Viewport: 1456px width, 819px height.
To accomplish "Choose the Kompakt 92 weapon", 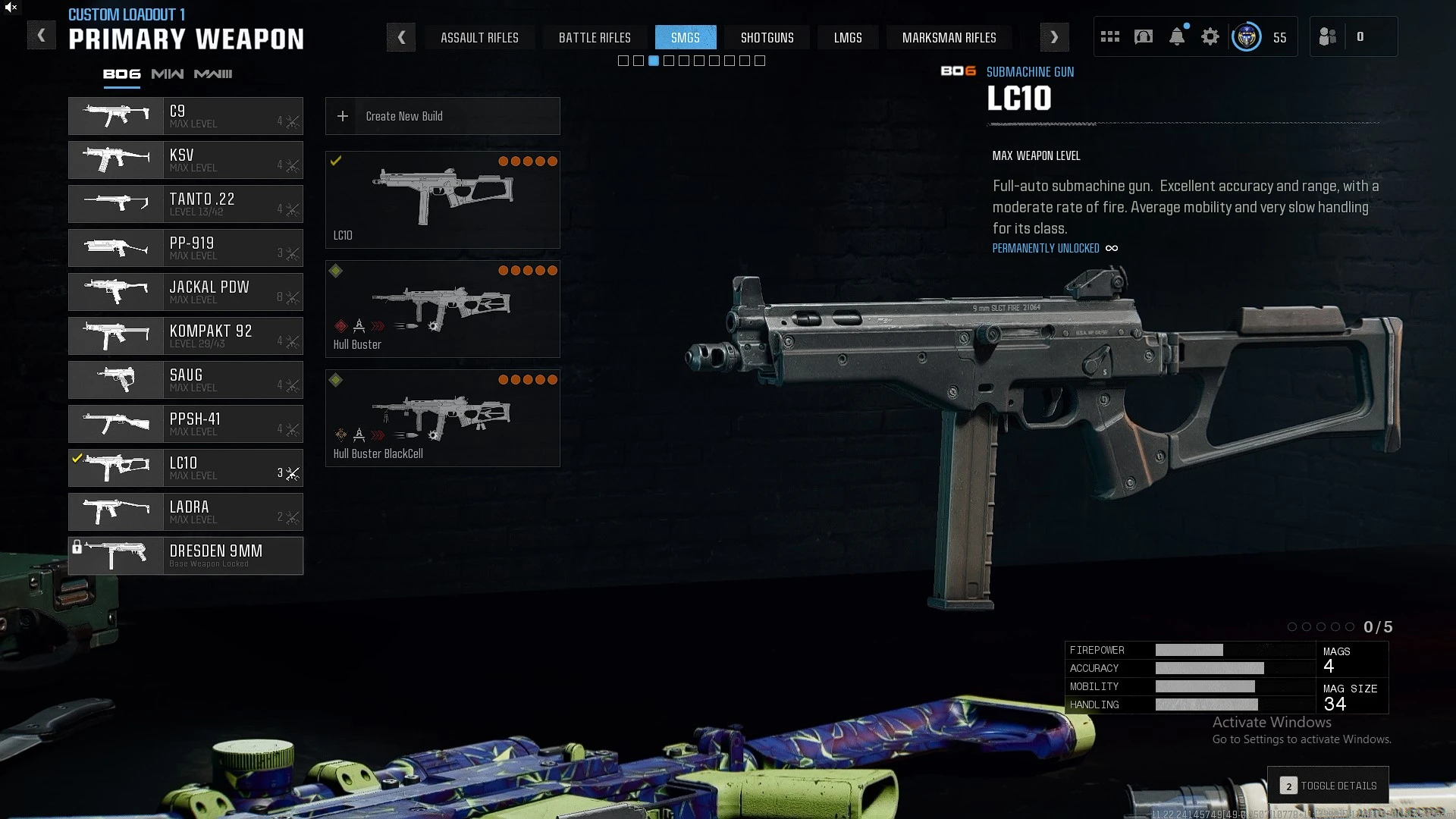I will [x=186, y=336].
